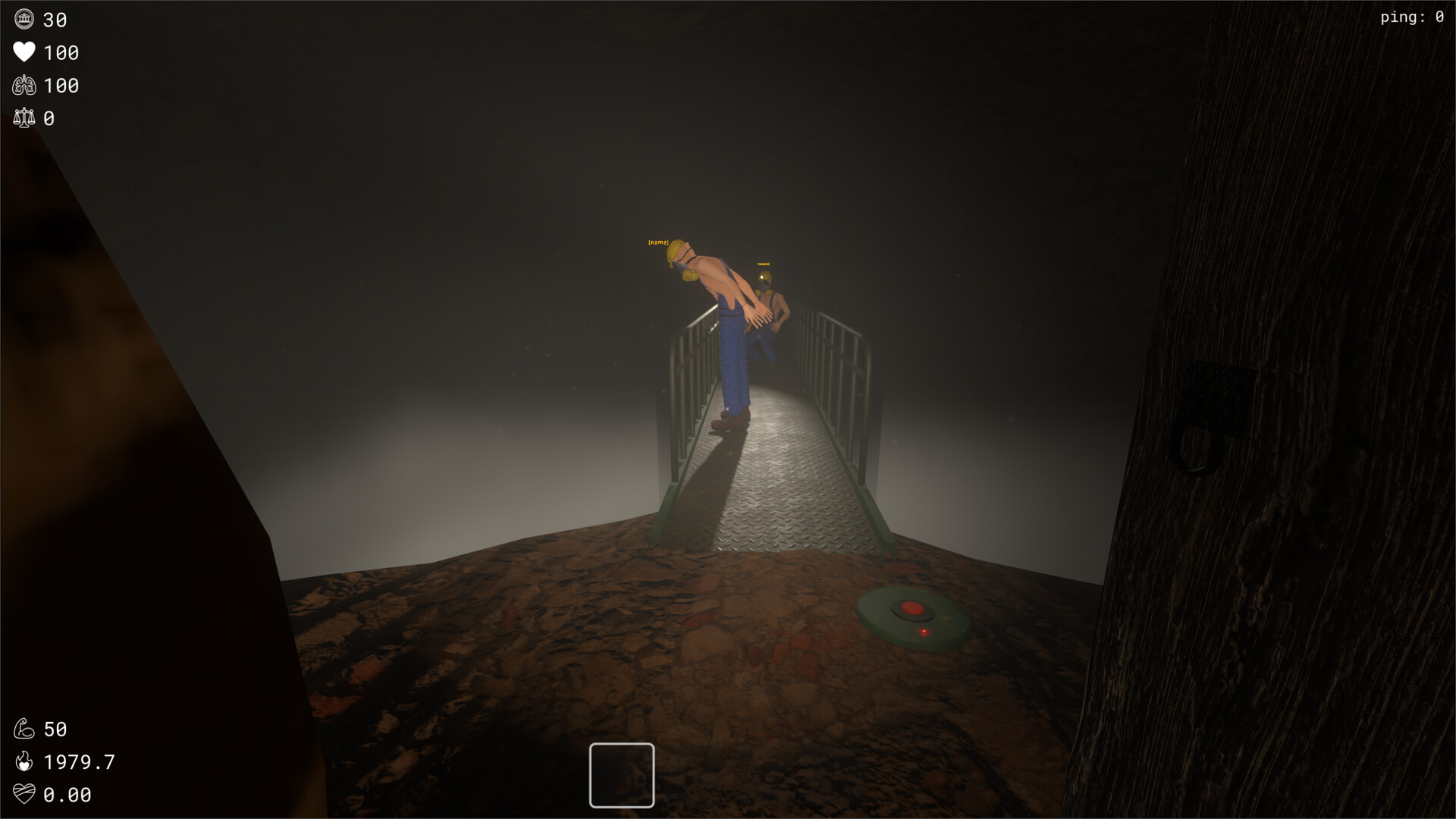The image size is (1456, 819).
Task: Click the [name] player nametag
Action: click(659, 243)
